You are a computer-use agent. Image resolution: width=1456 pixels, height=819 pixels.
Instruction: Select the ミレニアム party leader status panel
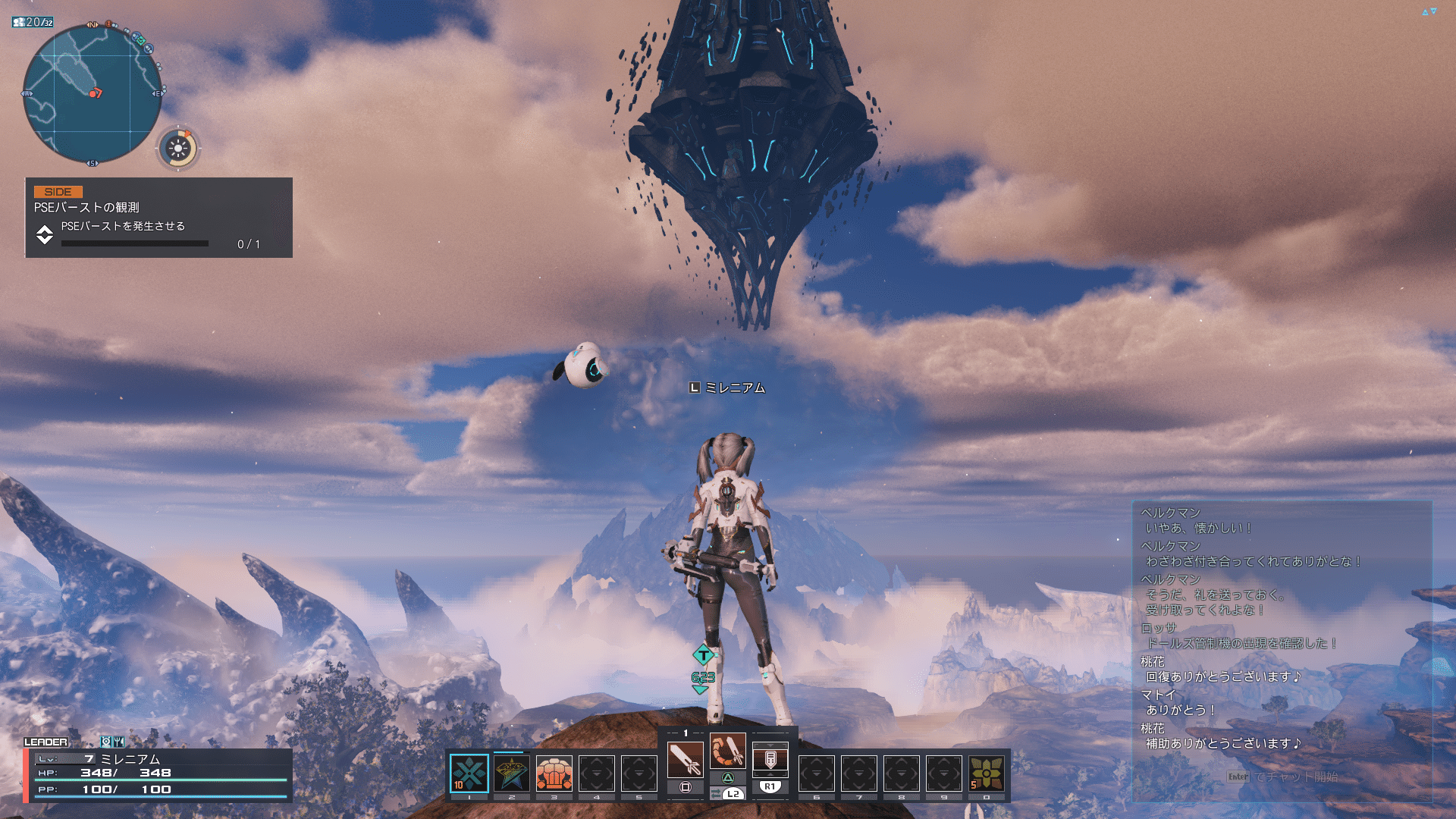158,773
